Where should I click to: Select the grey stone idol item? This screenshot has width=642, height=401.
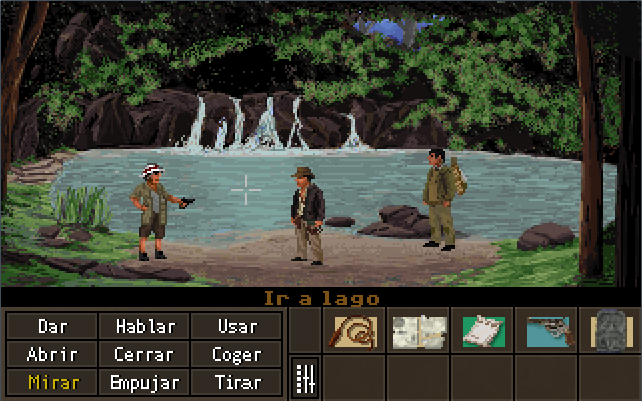[x=609, y=331]
